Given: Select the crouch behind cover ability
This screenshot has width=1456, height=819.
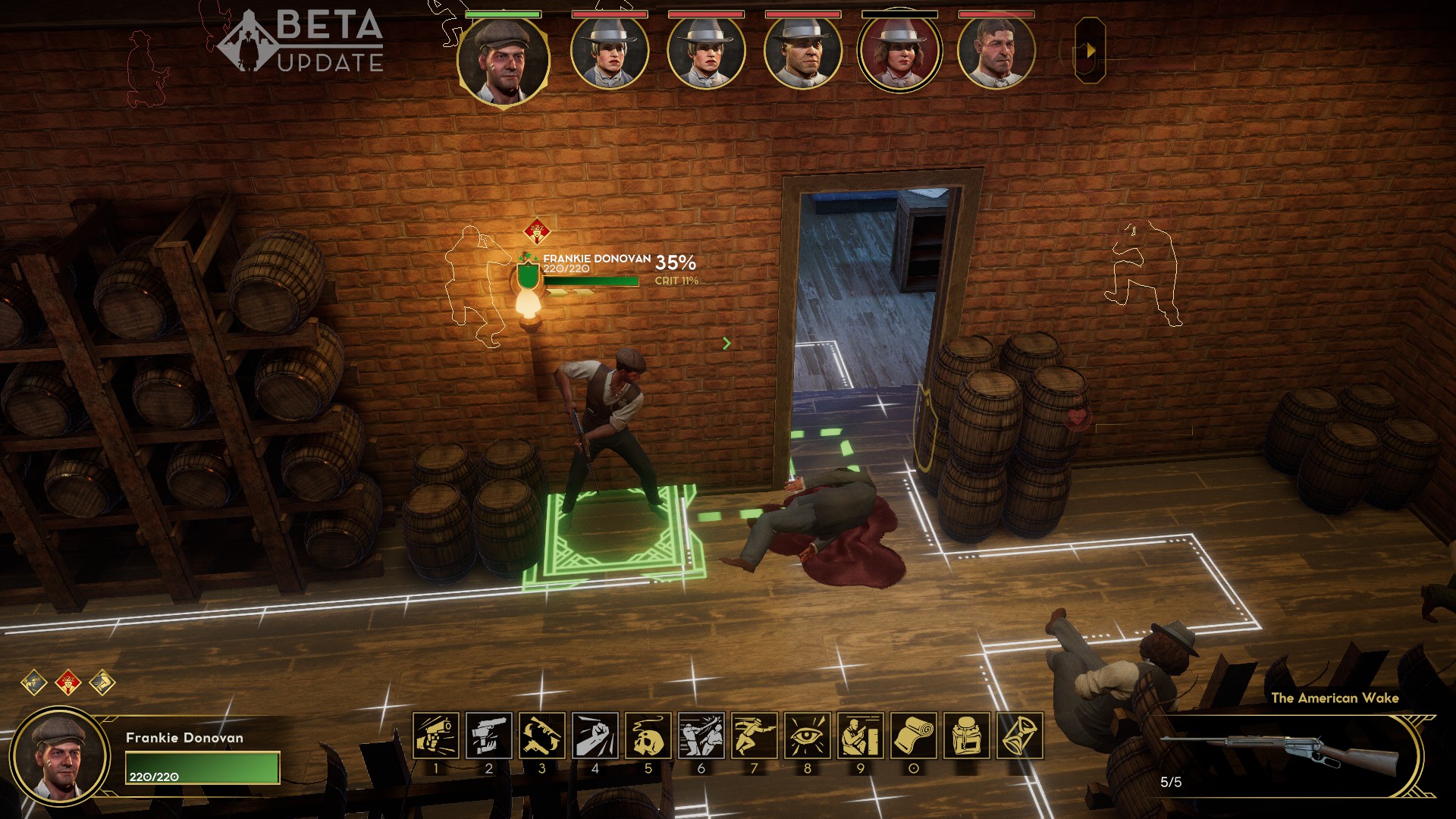Looking at the screenshot, I should [x=860, y=735].
